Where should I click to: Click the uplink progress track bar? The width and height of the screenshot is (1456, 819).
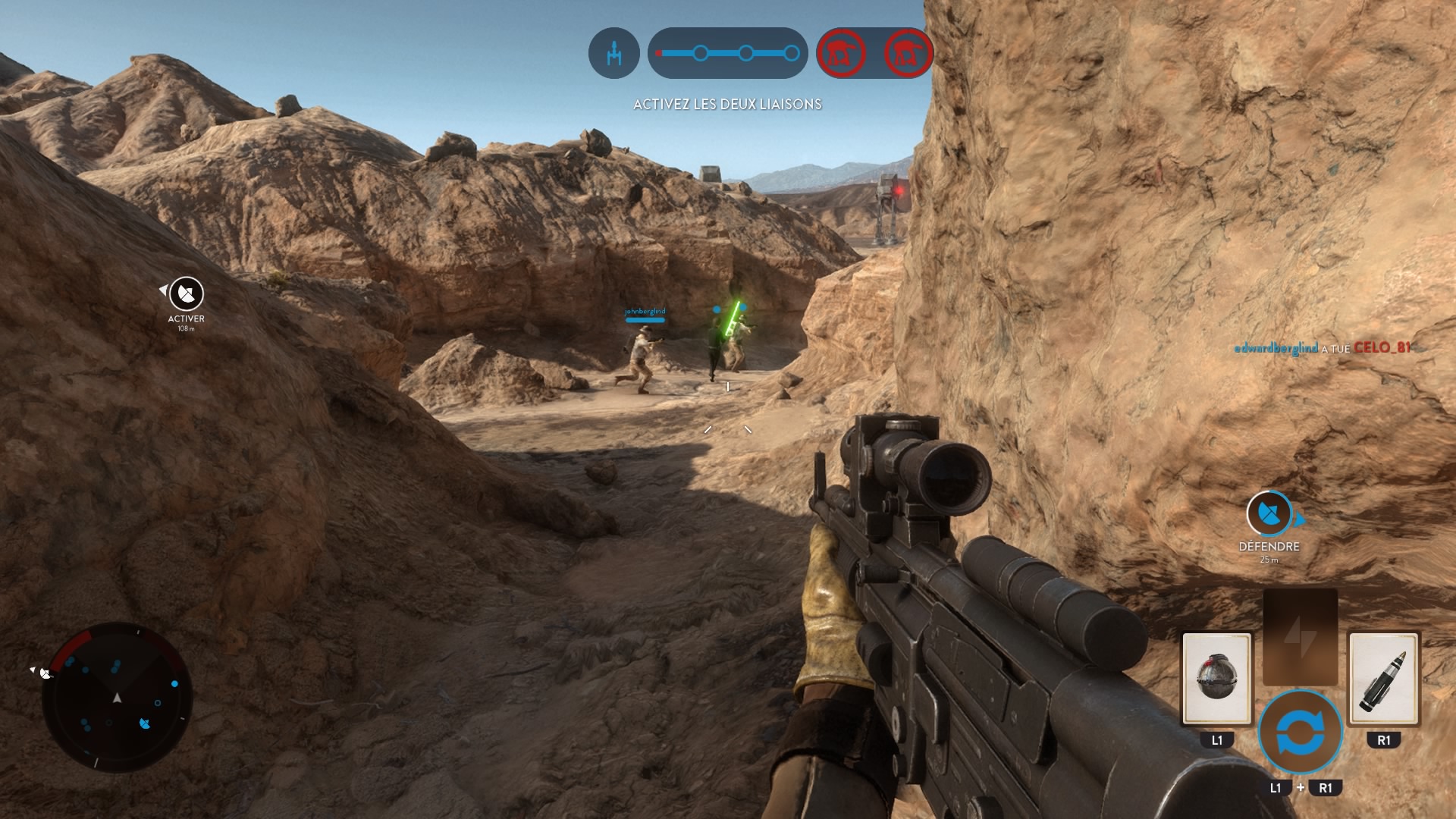pyautogui.click(x=727, y=53)
